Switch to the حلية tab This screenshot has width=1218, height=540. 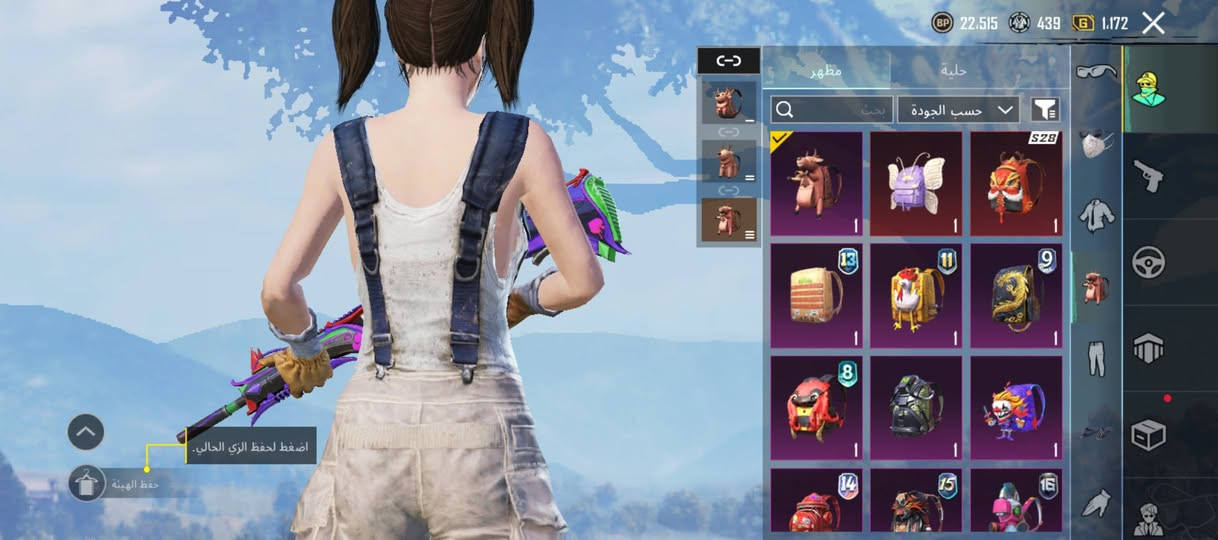953,70
